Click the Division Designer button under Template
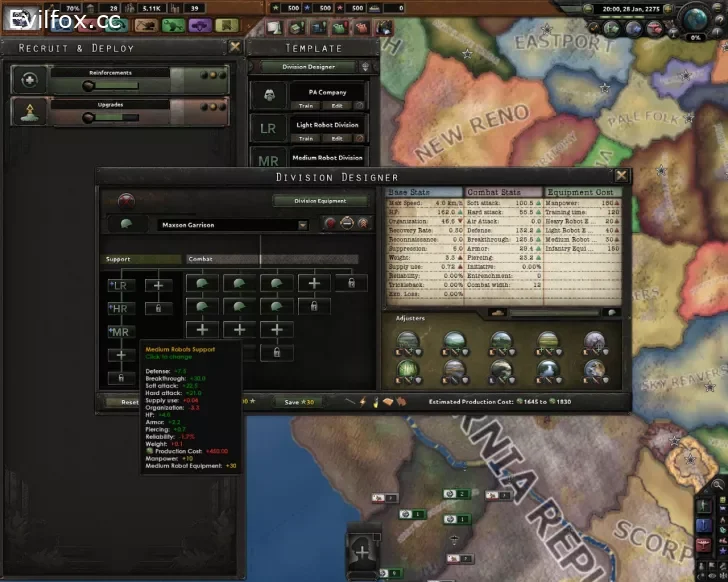This screenshot has width=728, height=582. click(x=307, y=67)
